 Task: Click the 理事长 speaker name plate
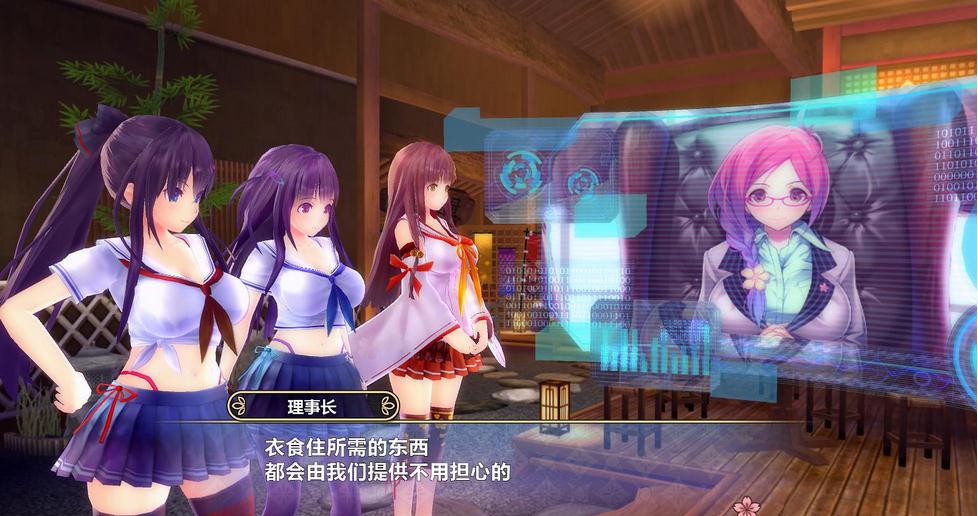coord(313,405)
